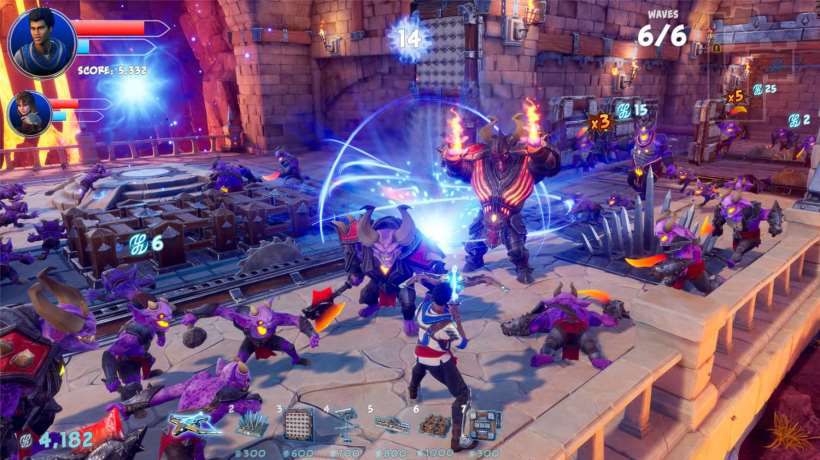Screen dimensions: 820x460
Task: Select the flat bar trap costing 800
Action: click(x=392, y=426)
